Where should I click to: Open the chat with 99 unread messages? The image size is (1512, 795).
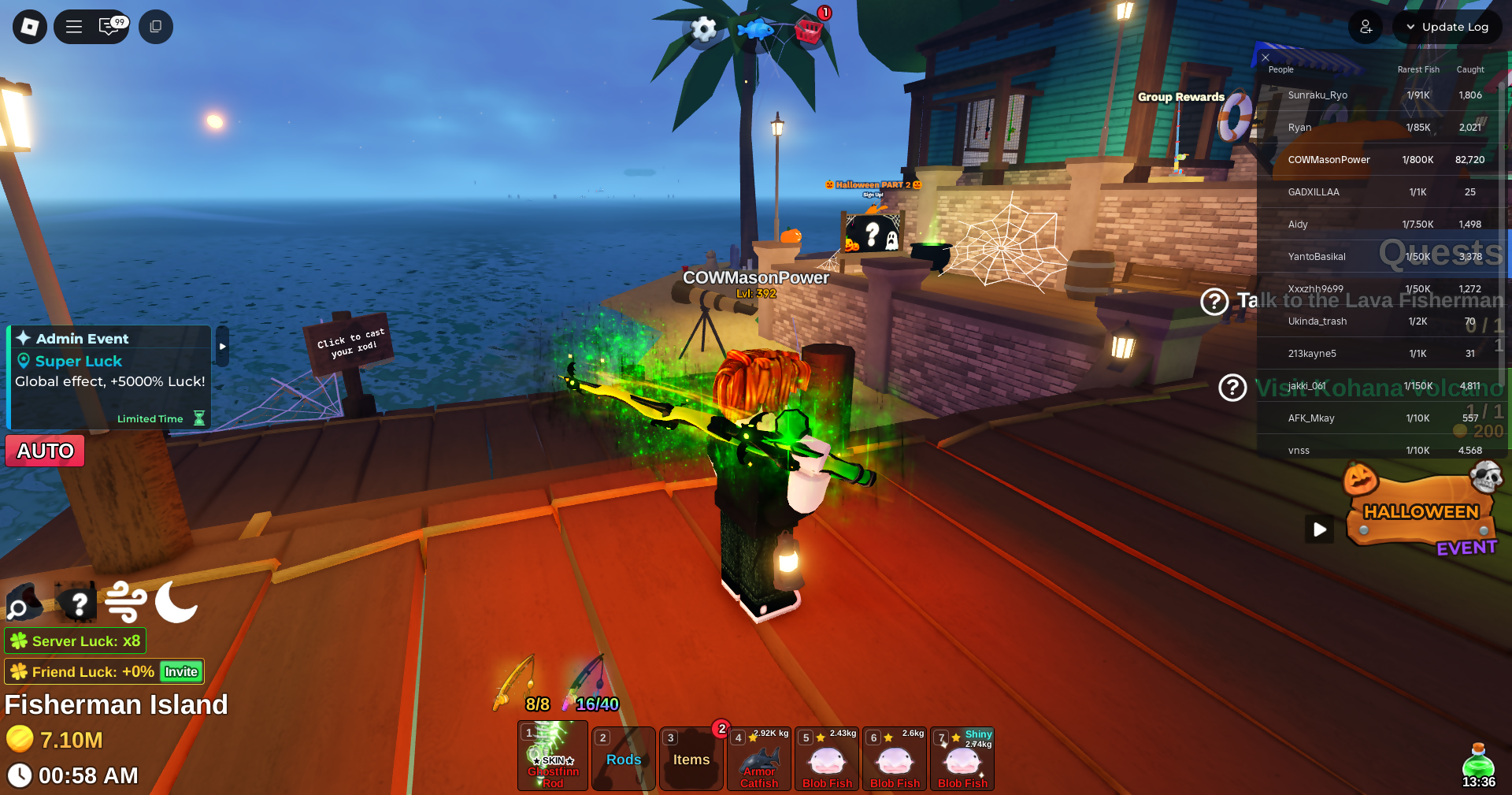pyautogui.click(x=110, y=27)
